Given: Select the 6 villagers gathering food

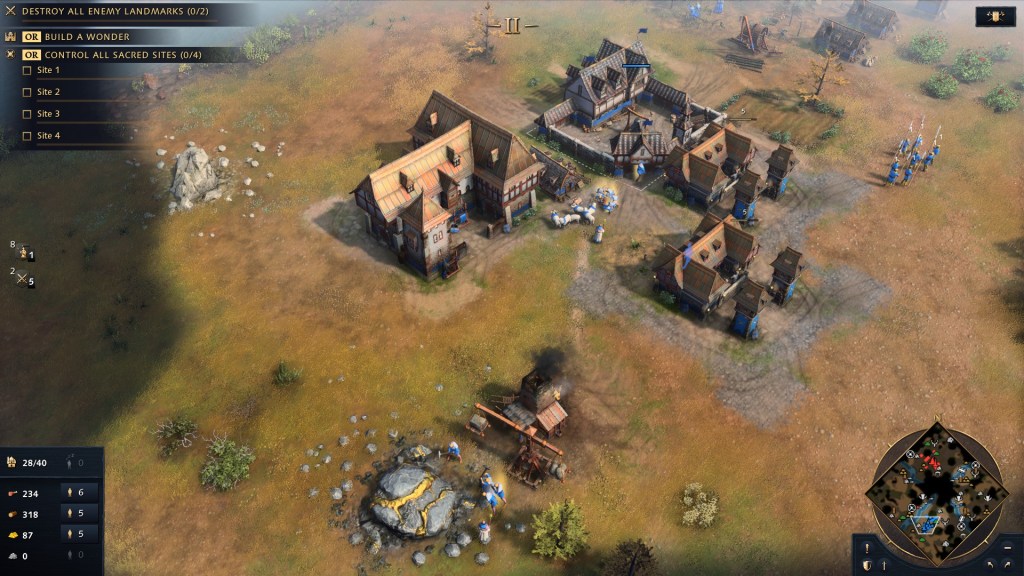Looking at the screenshot, I should 79,492.
